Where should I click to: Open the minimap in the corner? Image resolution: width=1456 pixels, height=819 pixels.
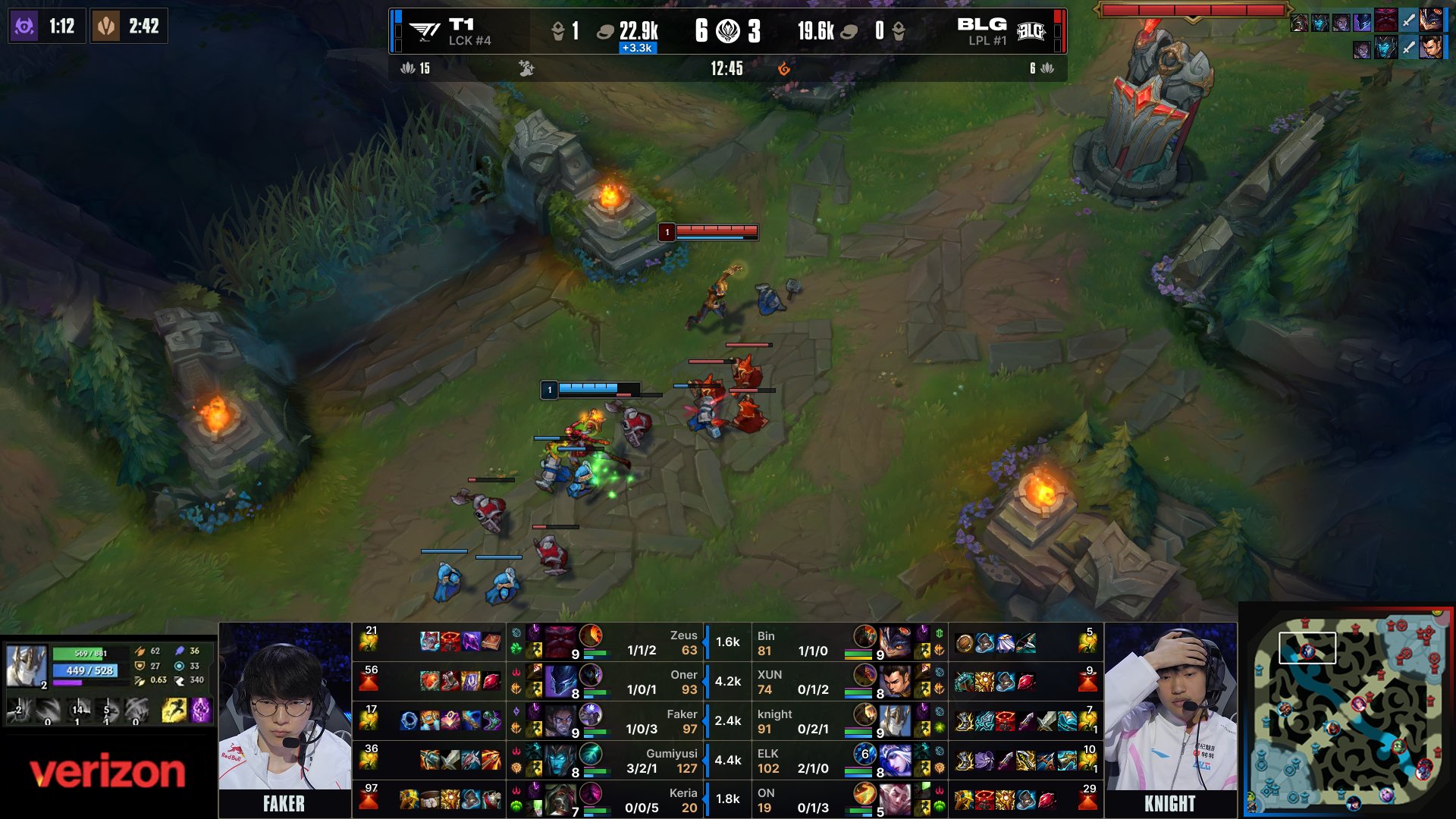pos(1348,710)
